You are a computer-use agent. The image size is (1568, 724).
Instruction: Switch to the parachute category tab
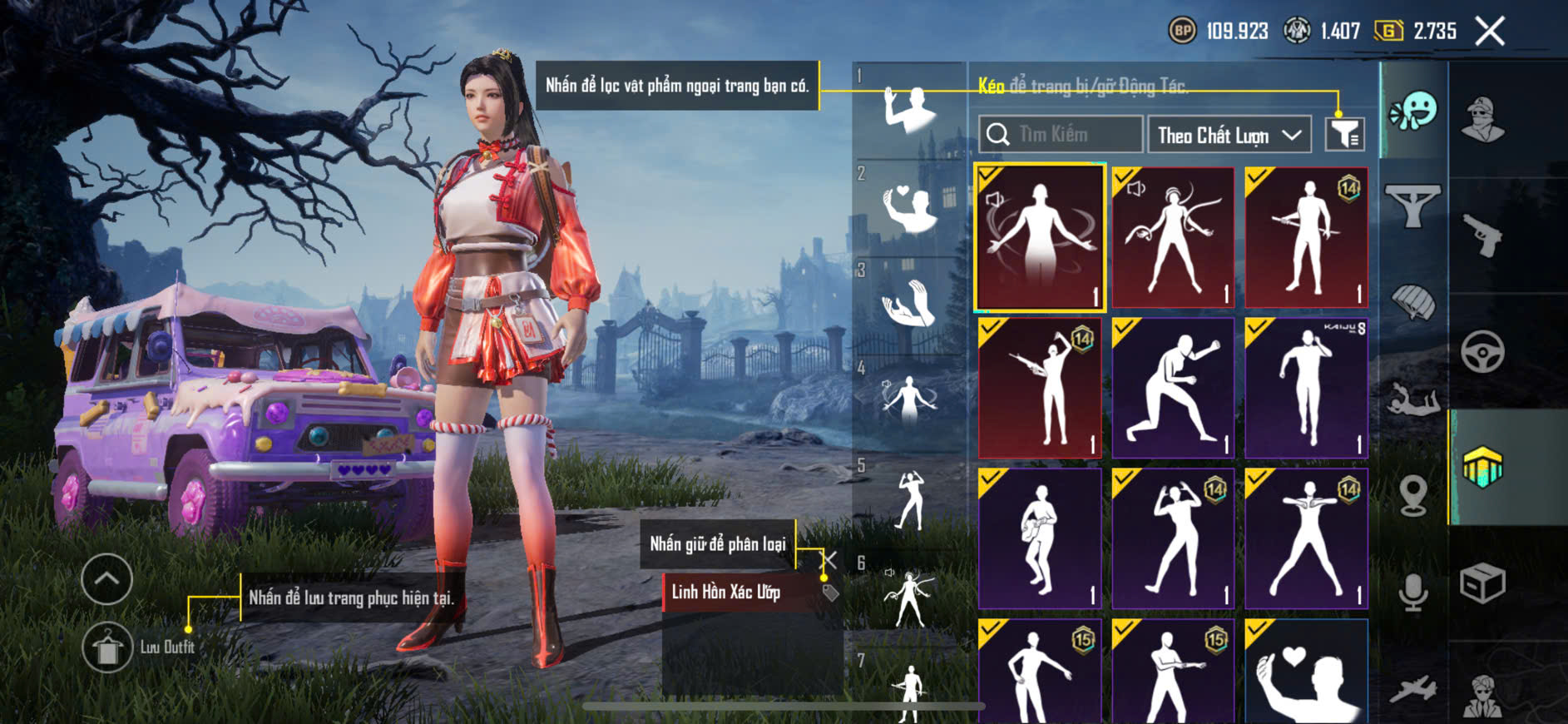(x=1413, y=302)
